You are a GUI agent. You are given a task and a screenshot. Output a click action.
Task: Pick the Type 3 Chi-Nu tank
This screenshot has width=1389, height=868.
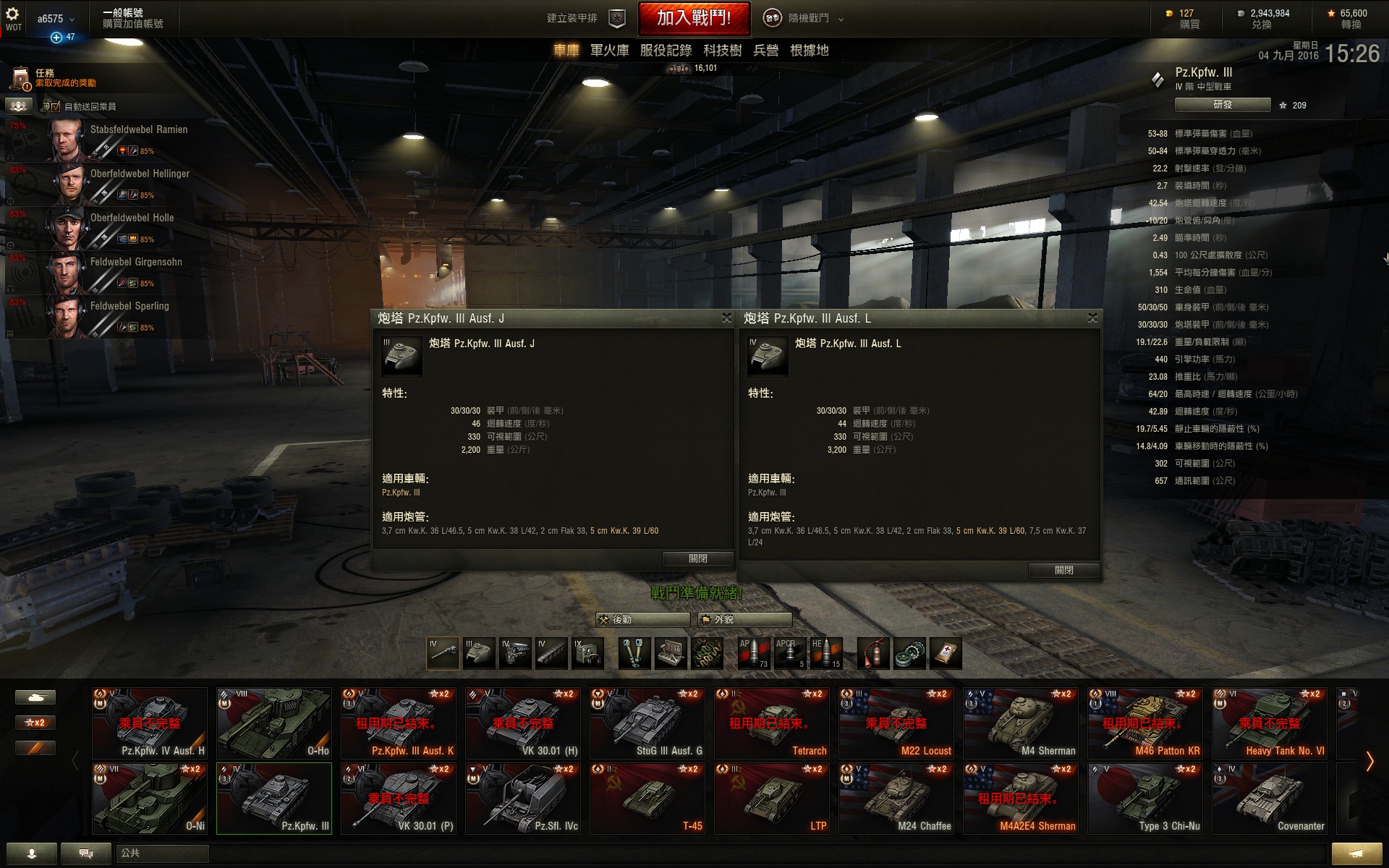(1145, 798)
